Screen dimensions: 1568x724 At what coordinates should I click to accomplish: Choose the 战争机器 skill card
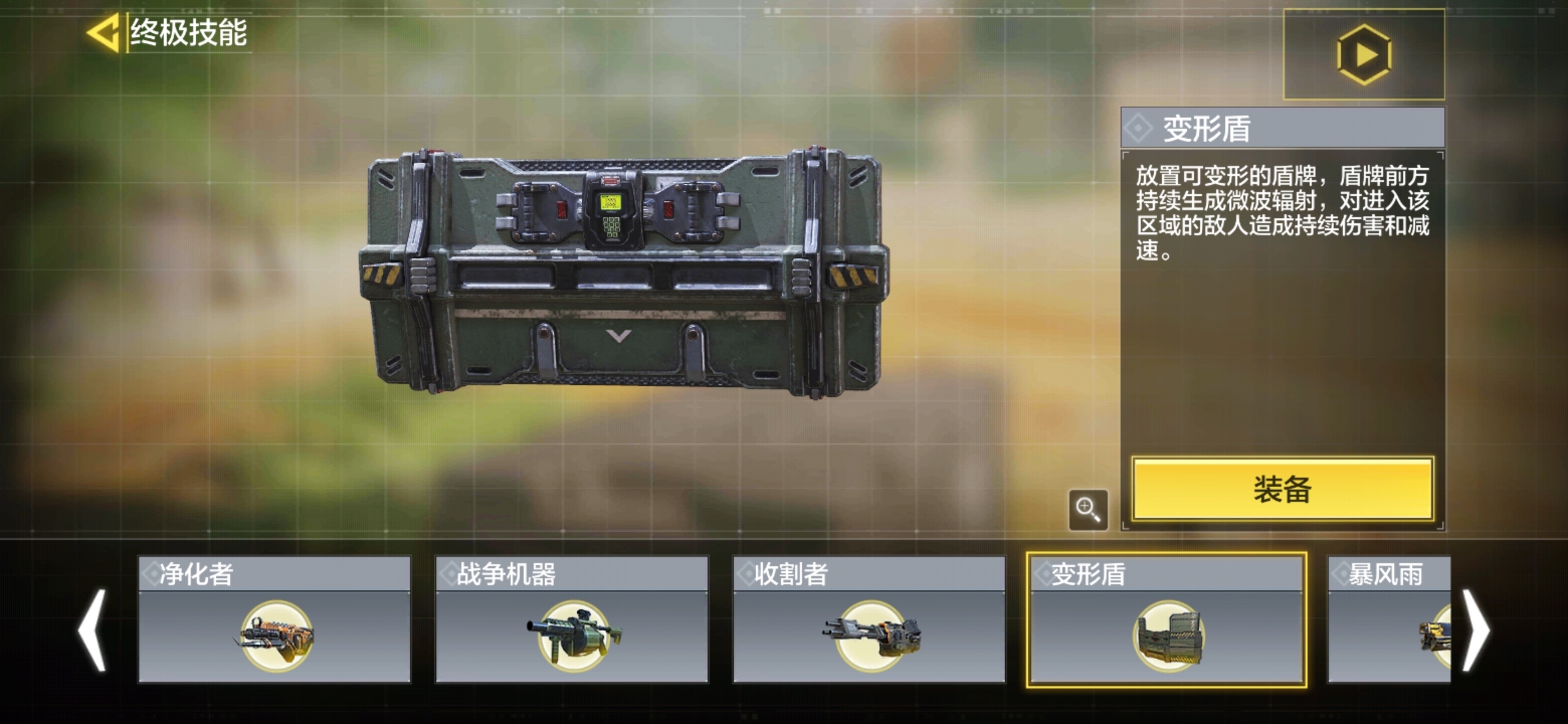[572, 619]
